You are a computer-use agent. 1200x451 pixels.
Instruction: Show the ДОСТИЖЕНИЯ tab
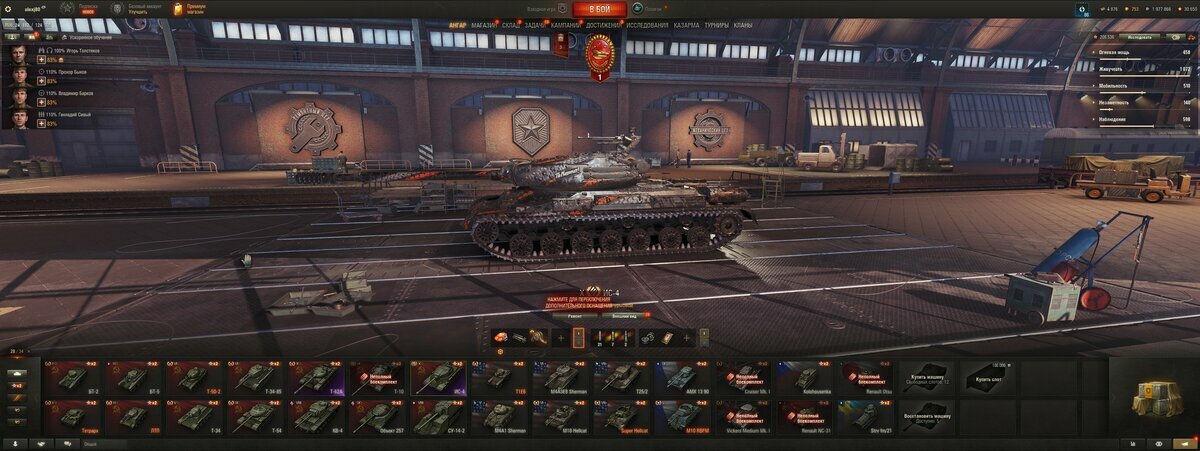tap(603, 24)
